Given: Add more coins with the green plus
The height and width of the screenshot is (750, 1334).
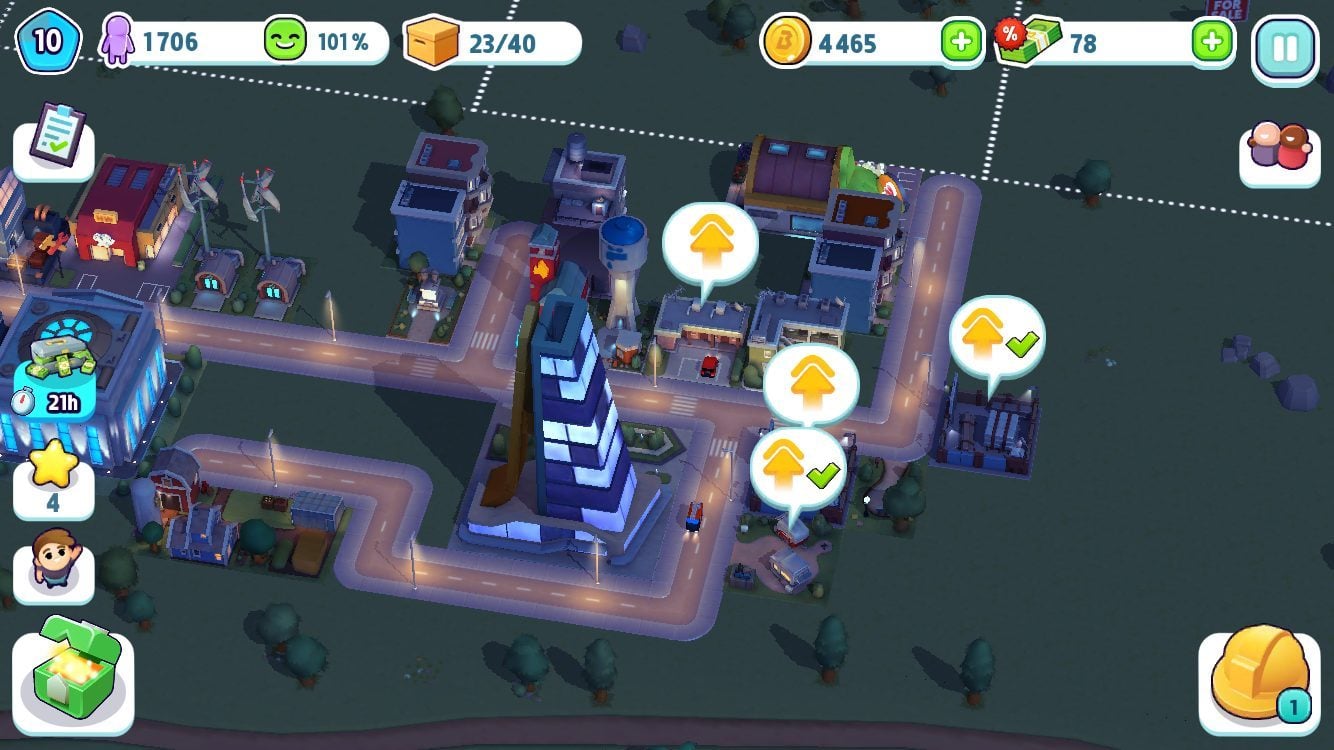Looking at the screenshot, I should click(961, 43).
